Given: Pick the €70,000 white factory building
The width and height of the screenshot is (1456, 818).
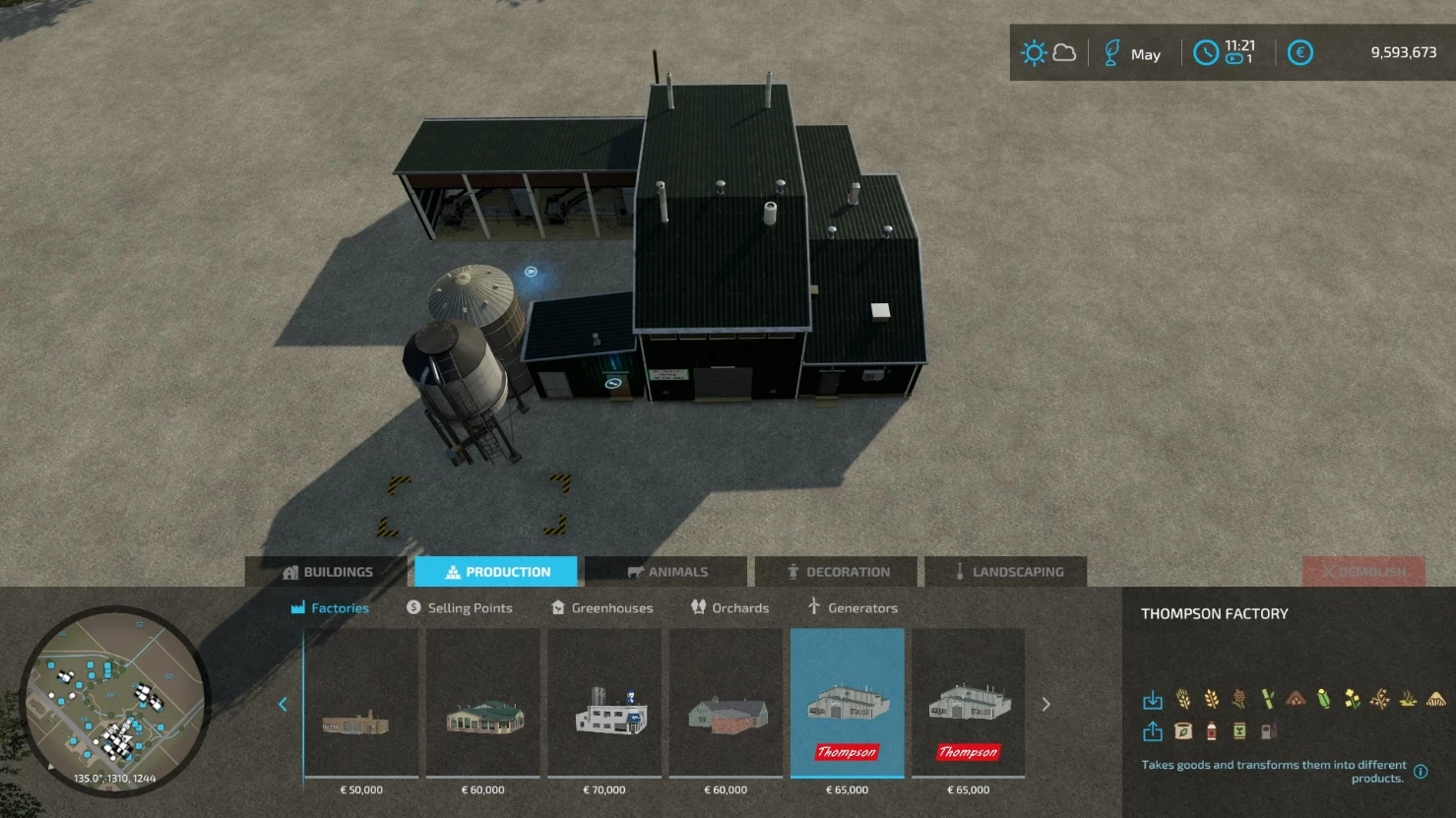Looking at the screenshot, I should pyautogui.click(x=604, y=705).
